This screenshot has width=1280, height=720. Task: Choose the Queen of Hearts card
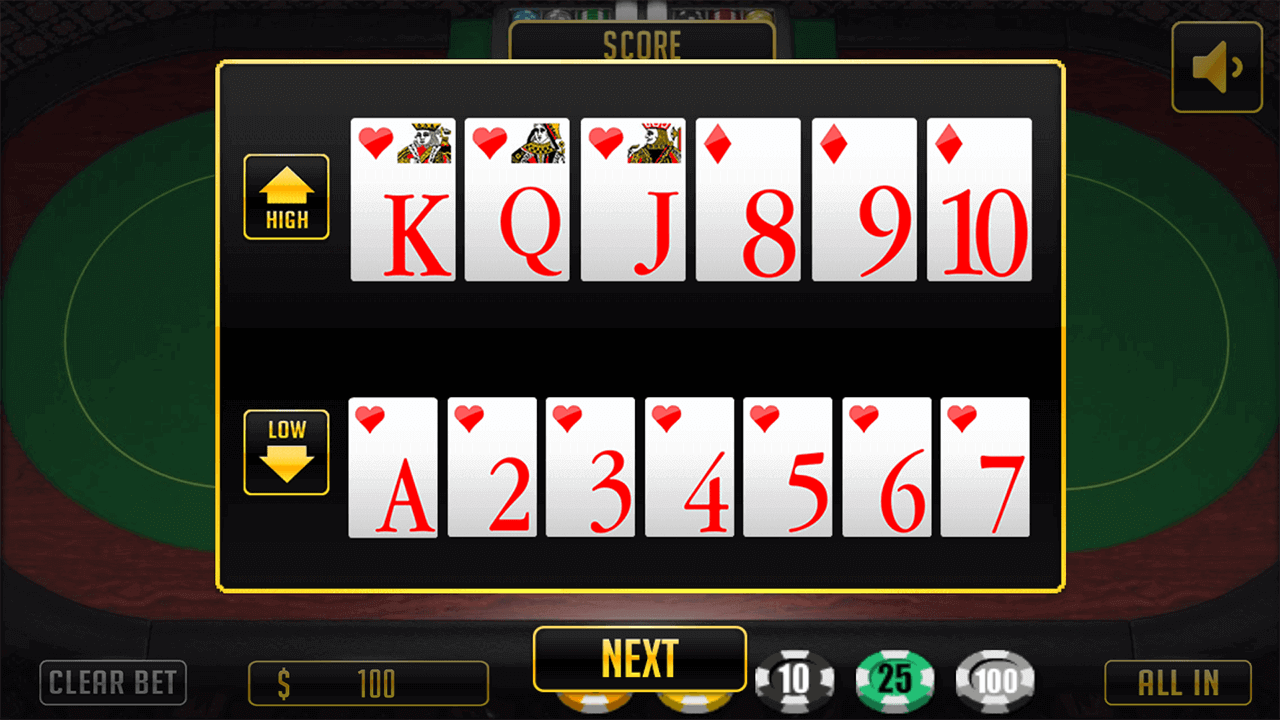518,199
